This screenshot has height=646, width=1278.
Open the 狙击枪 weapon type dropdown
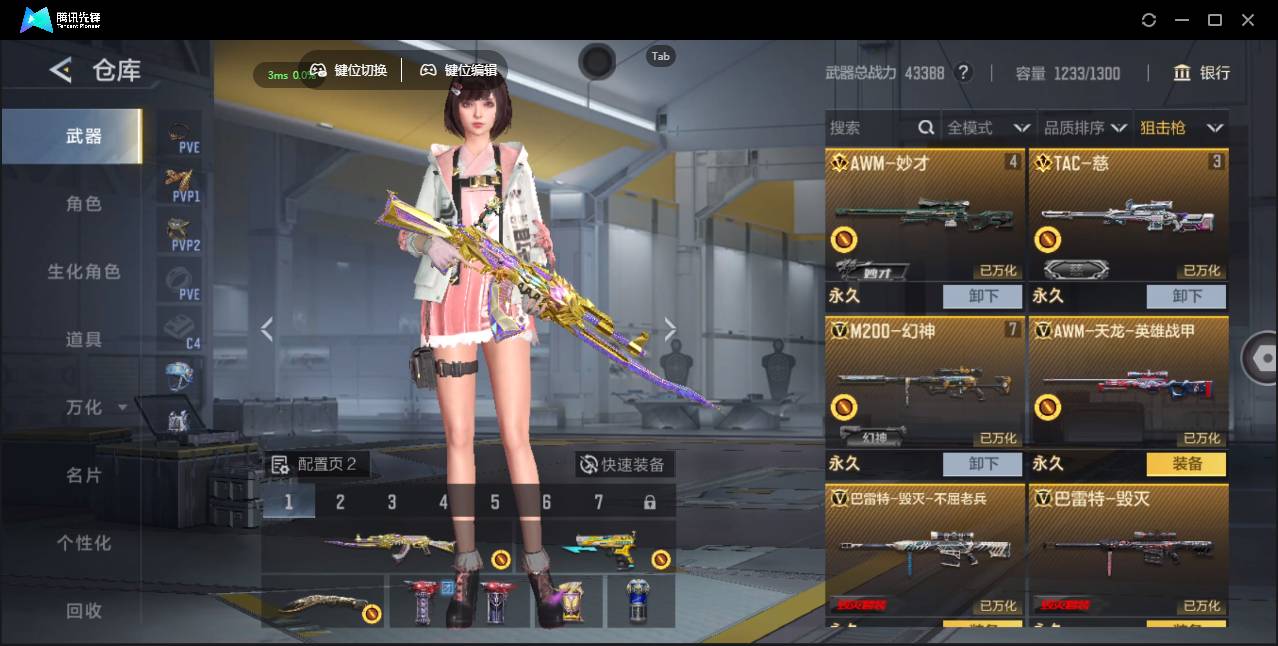coord(1181,128)
